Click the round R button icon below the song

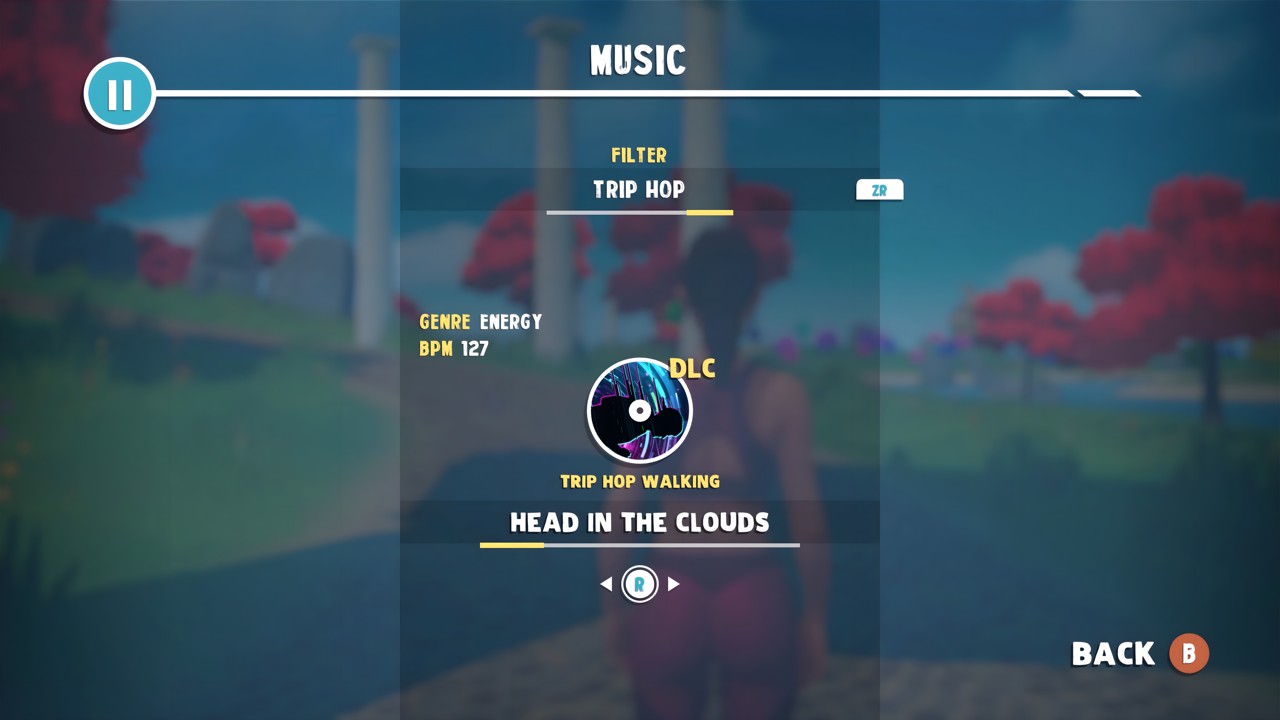[x=639, y=584]
